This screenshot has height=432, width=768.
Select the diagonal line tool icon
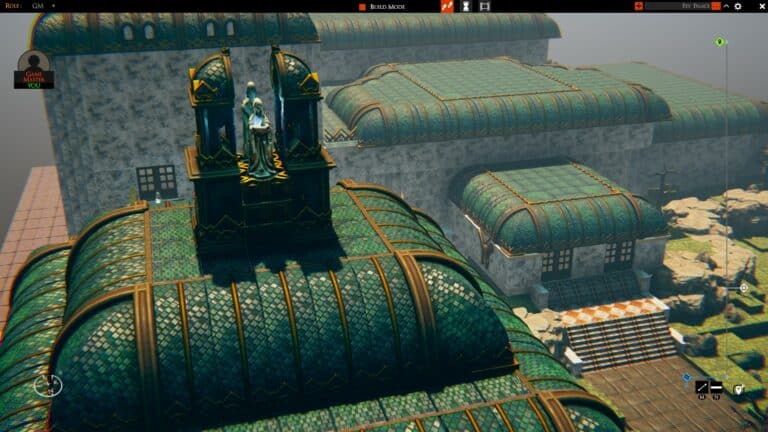pyautogui.click(x=703, y=387)
